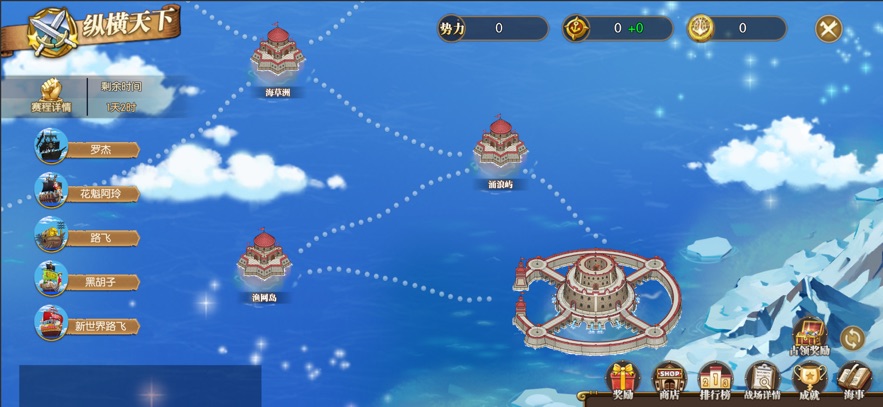Screen dimensions: 883x407
Task: Open the 海事 book icon
Action: [x=854, y=381]
